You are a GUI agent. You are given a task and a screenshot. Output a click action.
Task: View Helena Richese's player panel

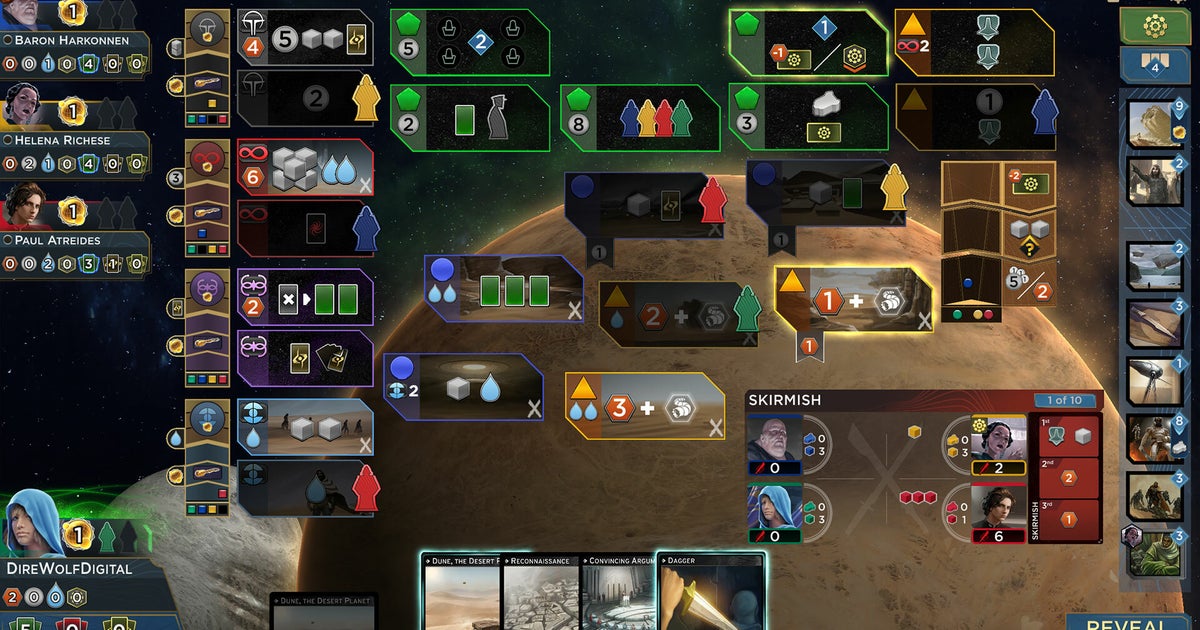(x=75, y=141)
